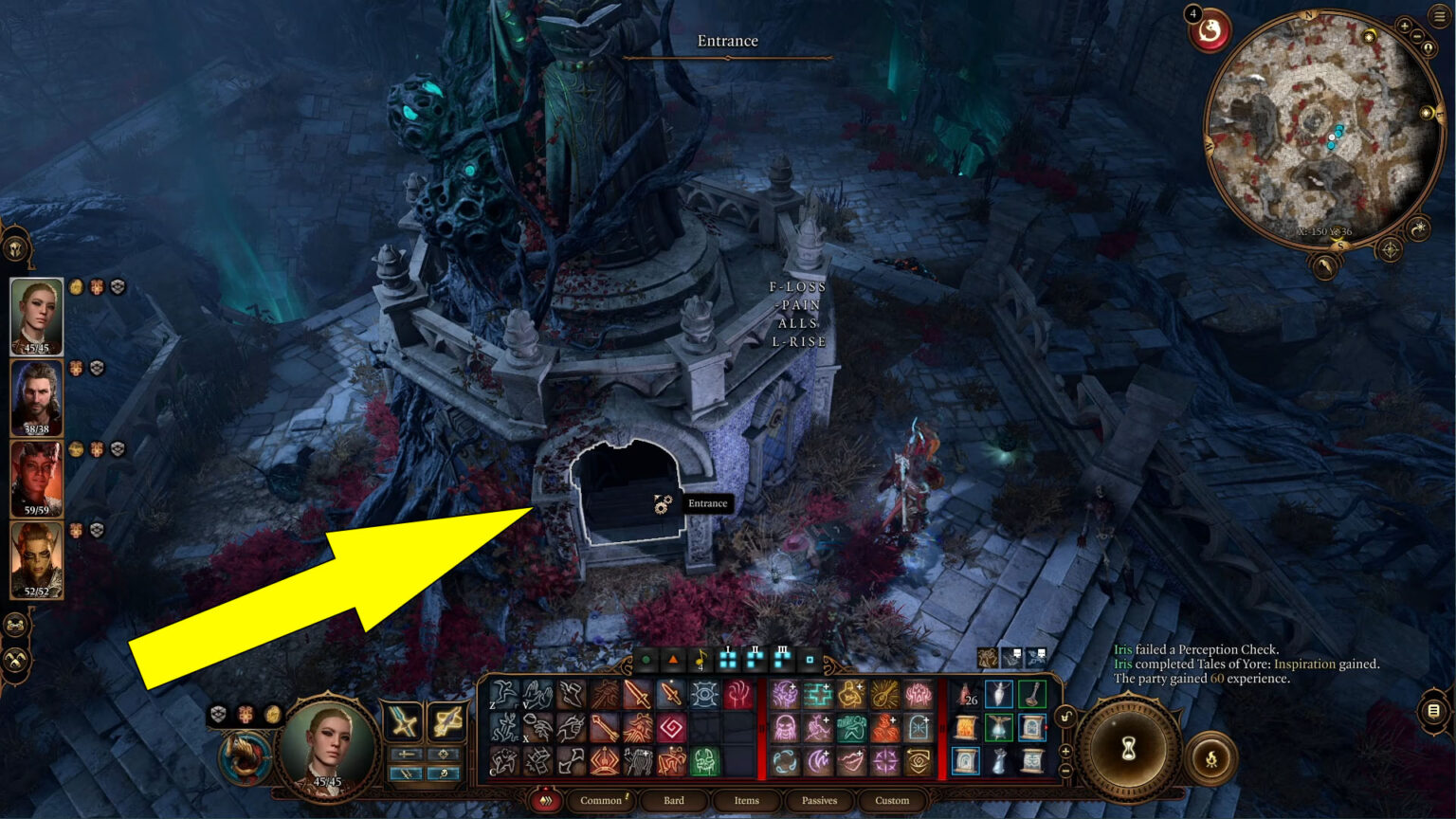Screen dimensions: 1456x819
Task: Switch to the Common hotbar tab
Action: point(601,801)
